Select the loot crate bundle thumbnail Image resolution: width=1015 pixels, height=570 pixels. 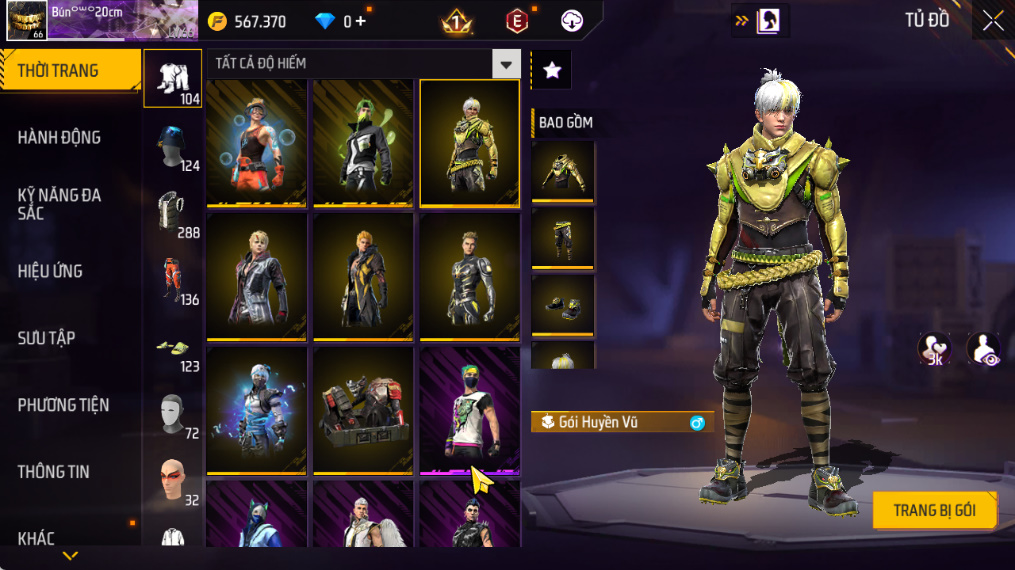(x=363, y=408)
